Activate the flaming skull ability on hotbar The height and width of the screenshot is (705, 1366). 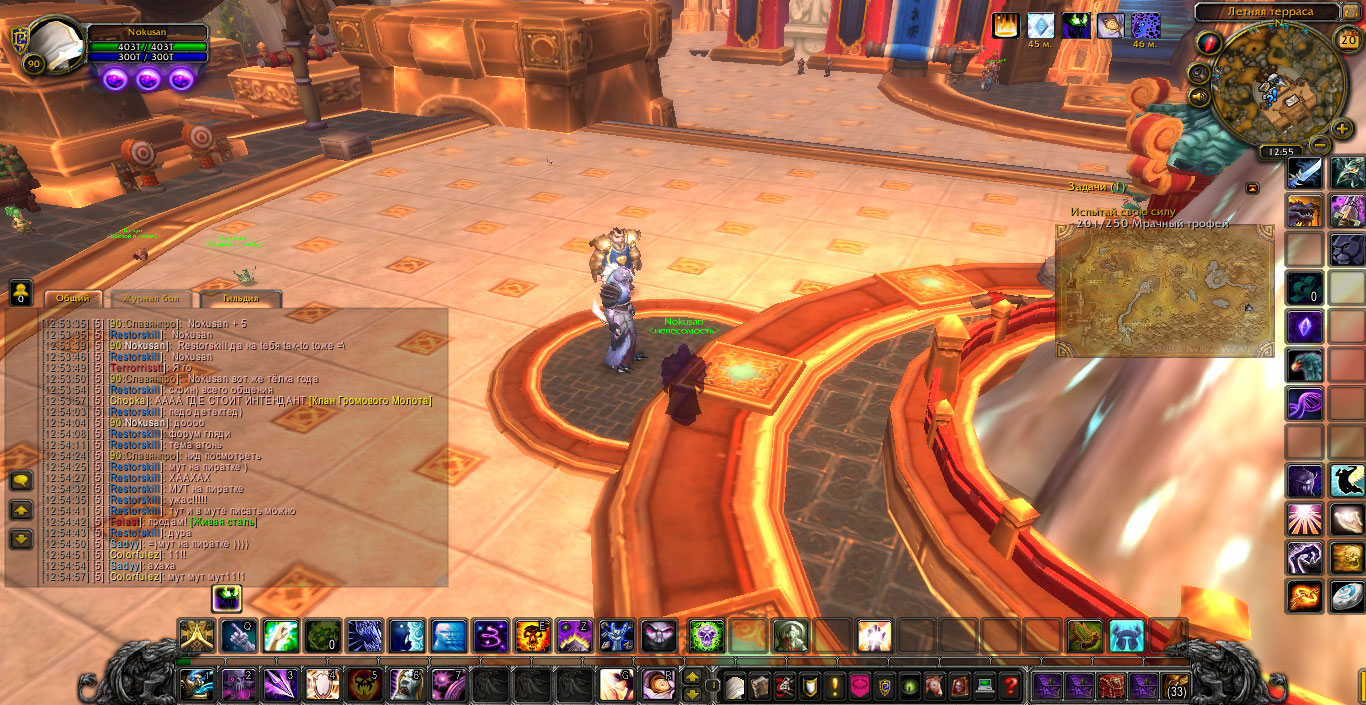tap(530, 636)
